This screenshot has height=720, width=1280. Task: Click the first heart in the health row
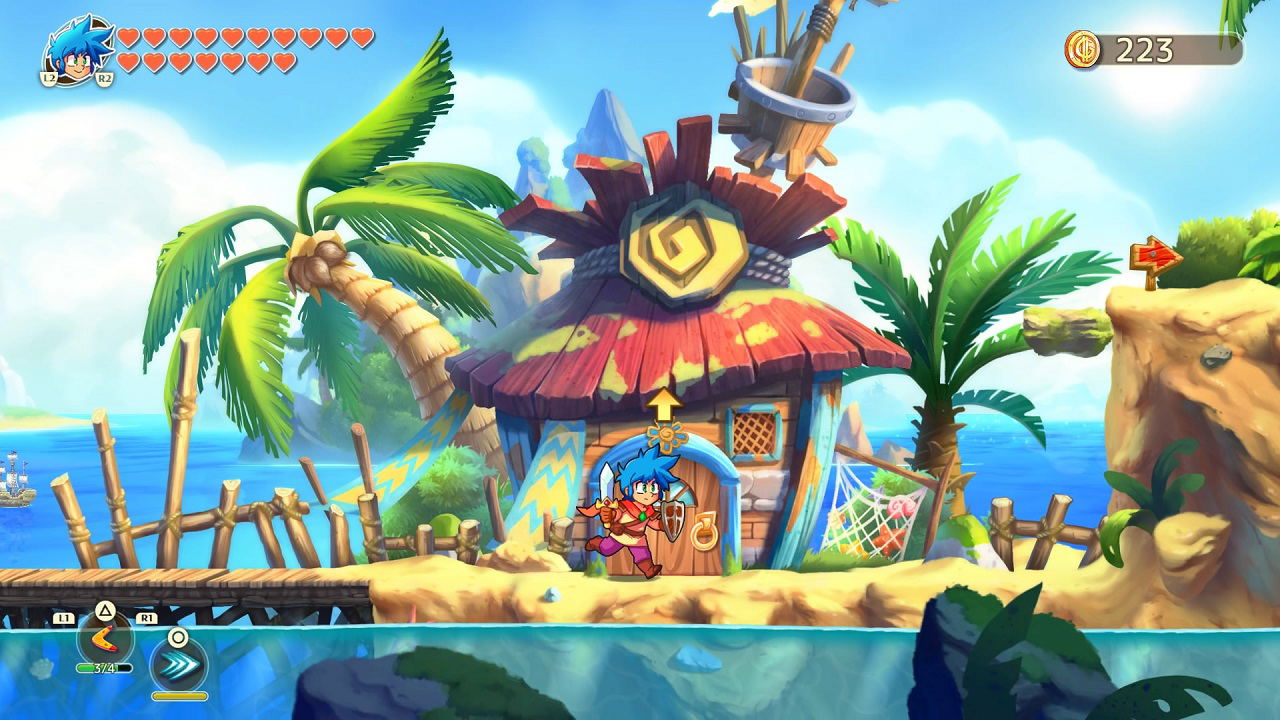pyautogui.click(x=129, y=37)
